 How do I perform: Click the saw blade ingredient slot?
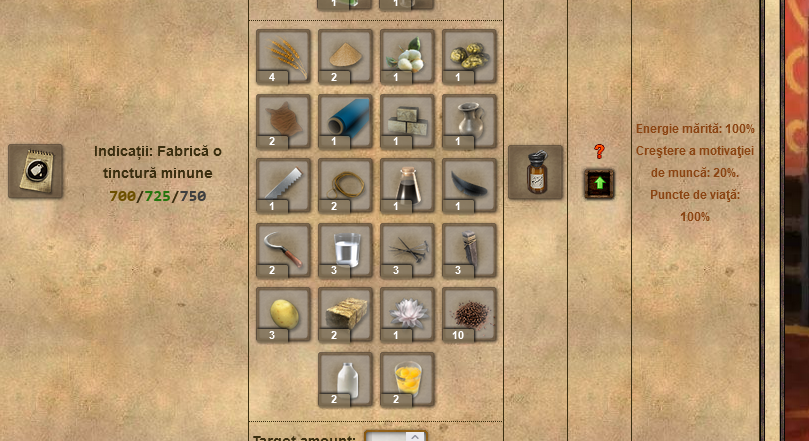[283, 184]
